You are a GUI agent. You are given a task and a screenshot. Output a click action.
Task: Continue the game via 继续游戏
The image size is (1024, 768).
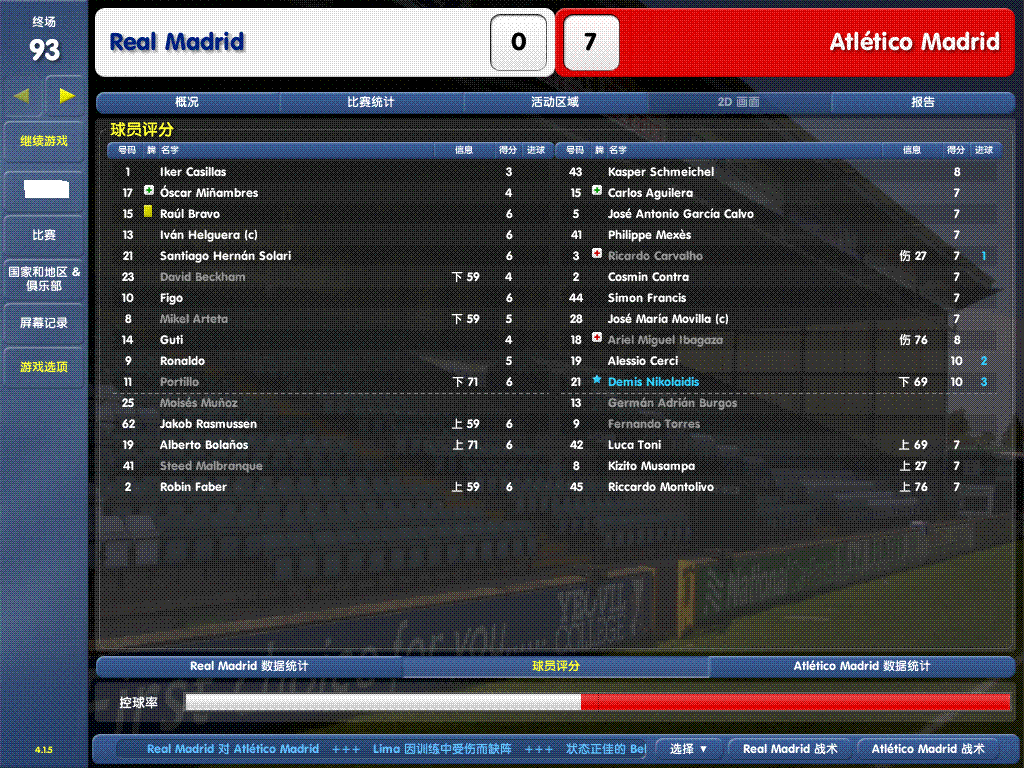point(44,141)
